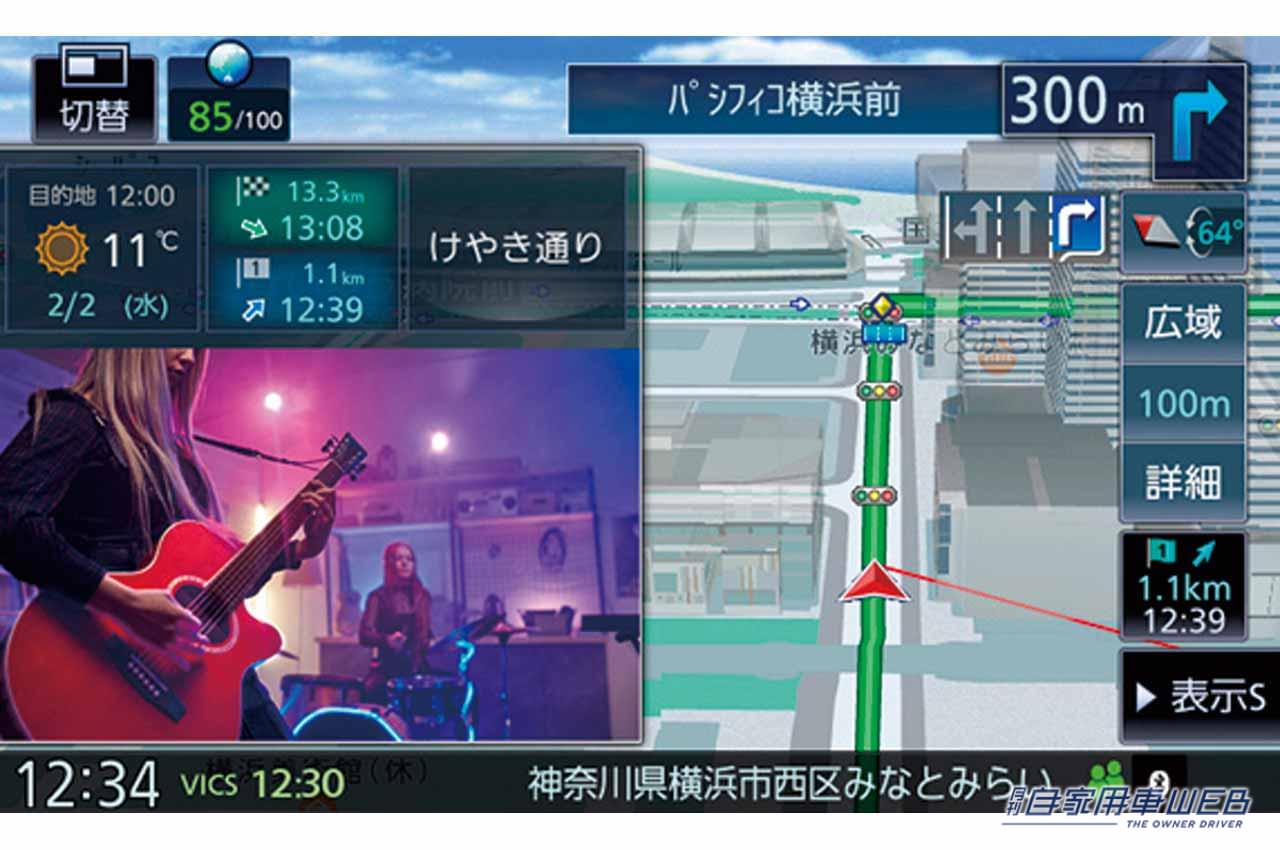Viewport: 1280px width, 850px height.
Task: Toggle the compass 64° map orientation button
Action: coord(1184,233)
